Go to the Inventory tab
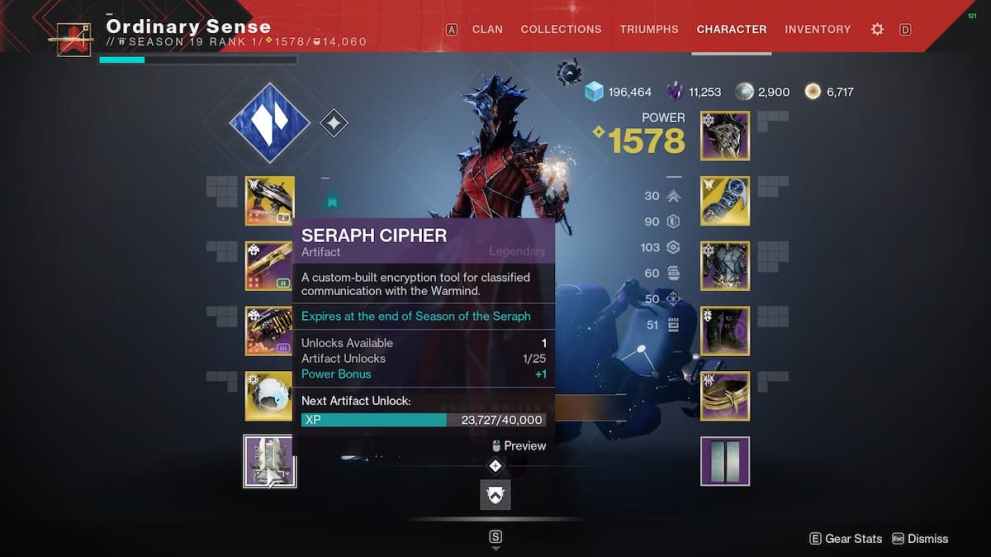The image size is (991, 557). [x=817, y=29]
